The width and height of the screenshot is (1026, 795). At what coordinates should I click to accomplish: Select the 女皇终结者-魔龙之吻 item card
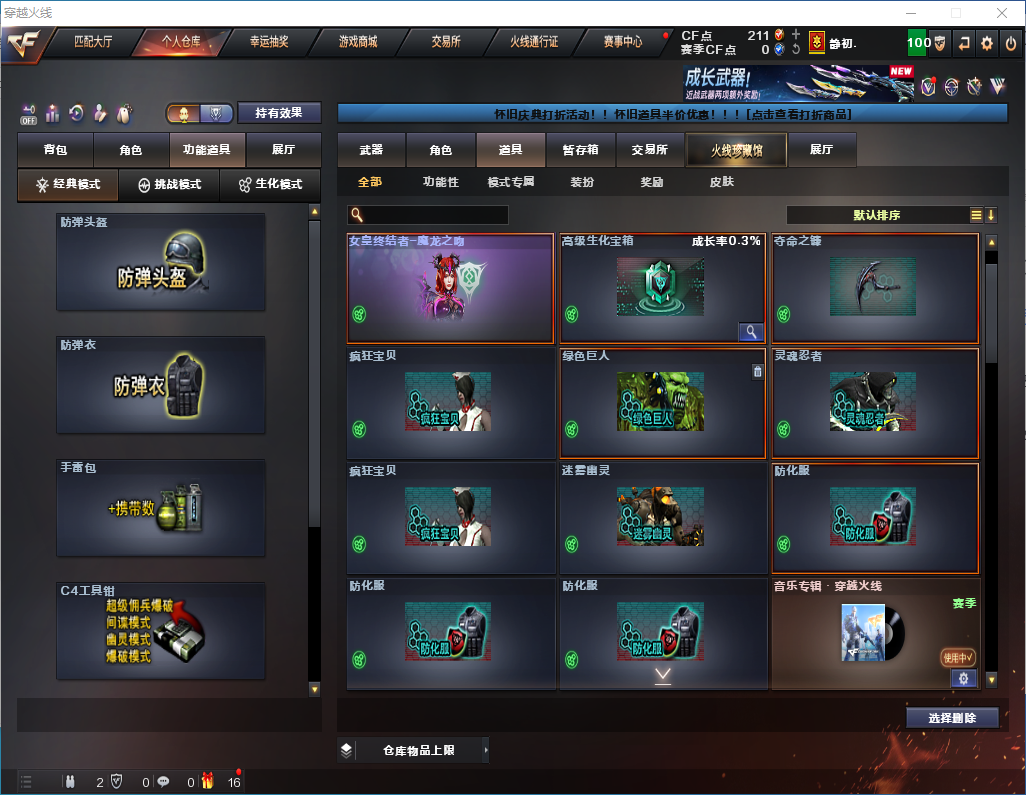[x=450, y=289]
